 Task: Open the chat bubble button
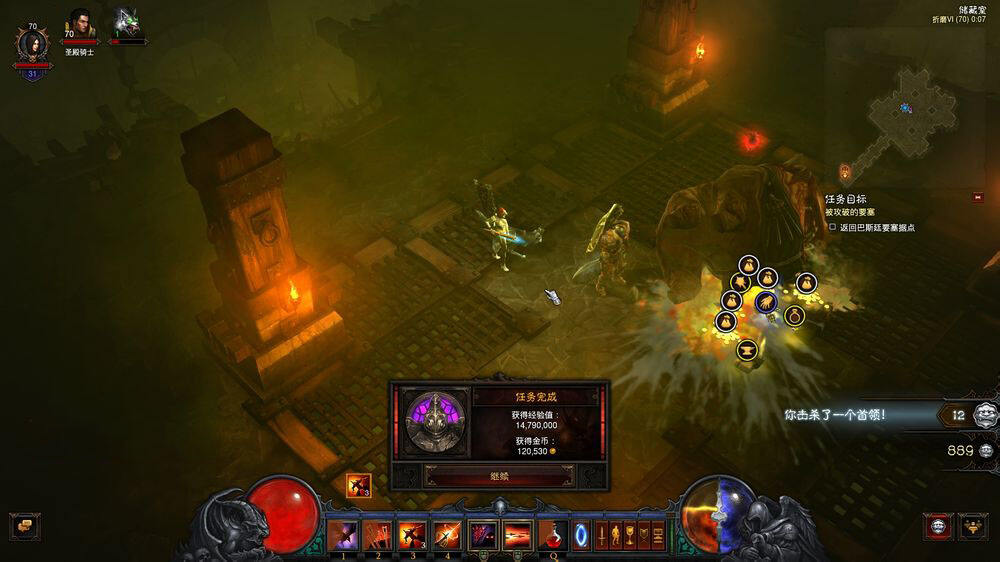23,526
